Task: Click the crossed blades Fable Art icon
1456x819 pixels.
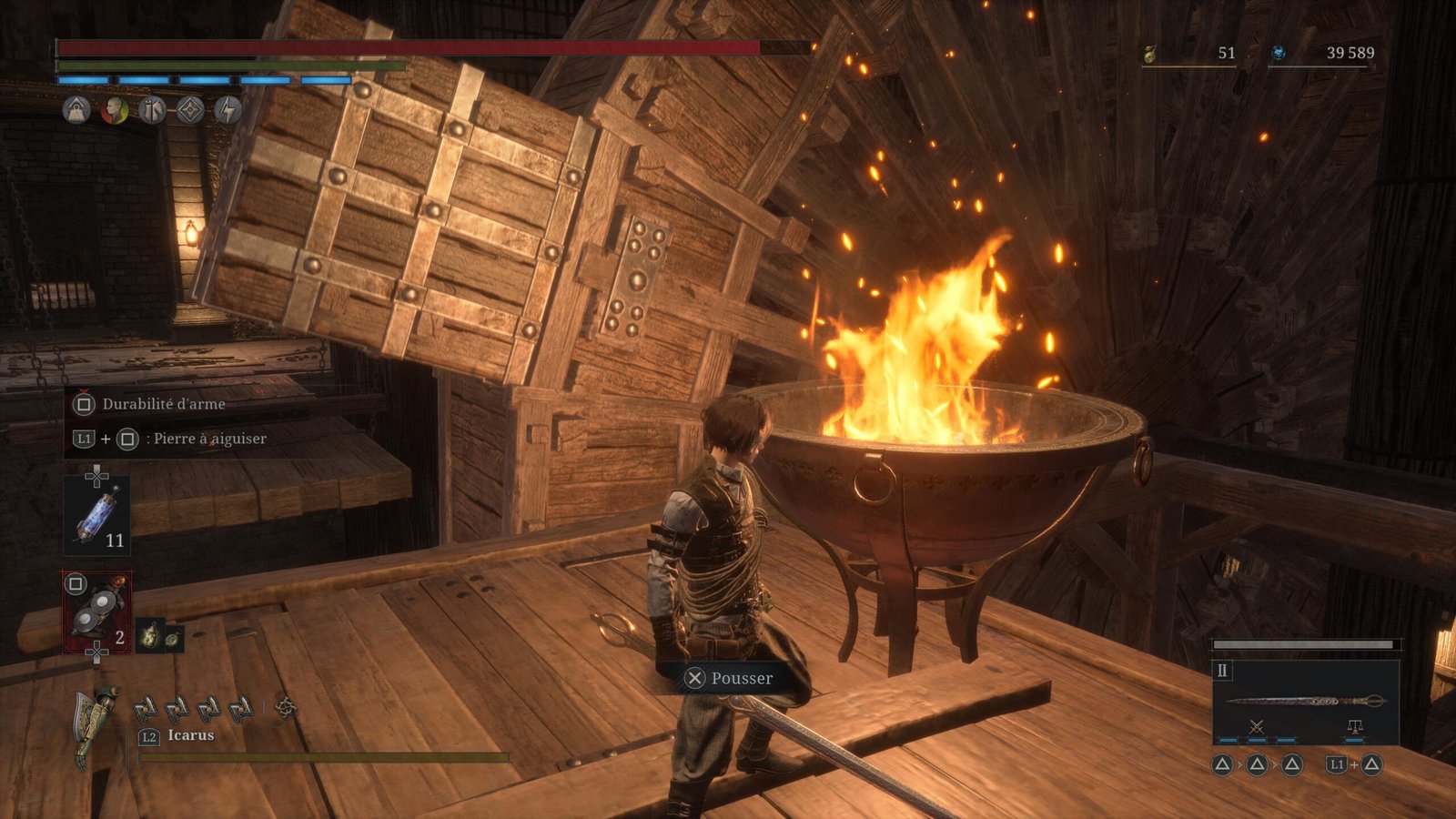Action: (x=1257, y=726)
